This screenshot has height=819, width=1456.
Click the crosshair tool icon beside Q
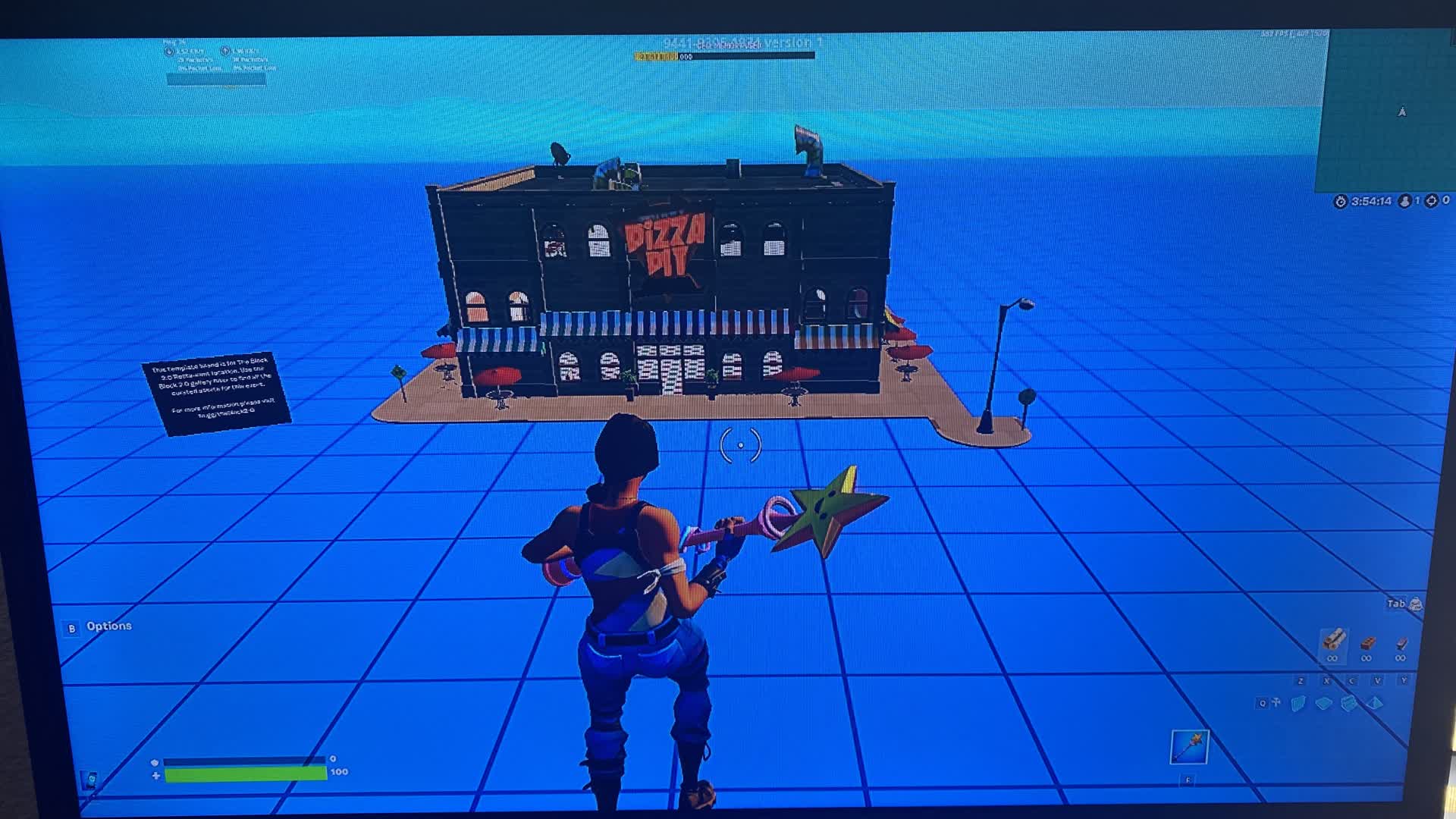point(1276,701)
